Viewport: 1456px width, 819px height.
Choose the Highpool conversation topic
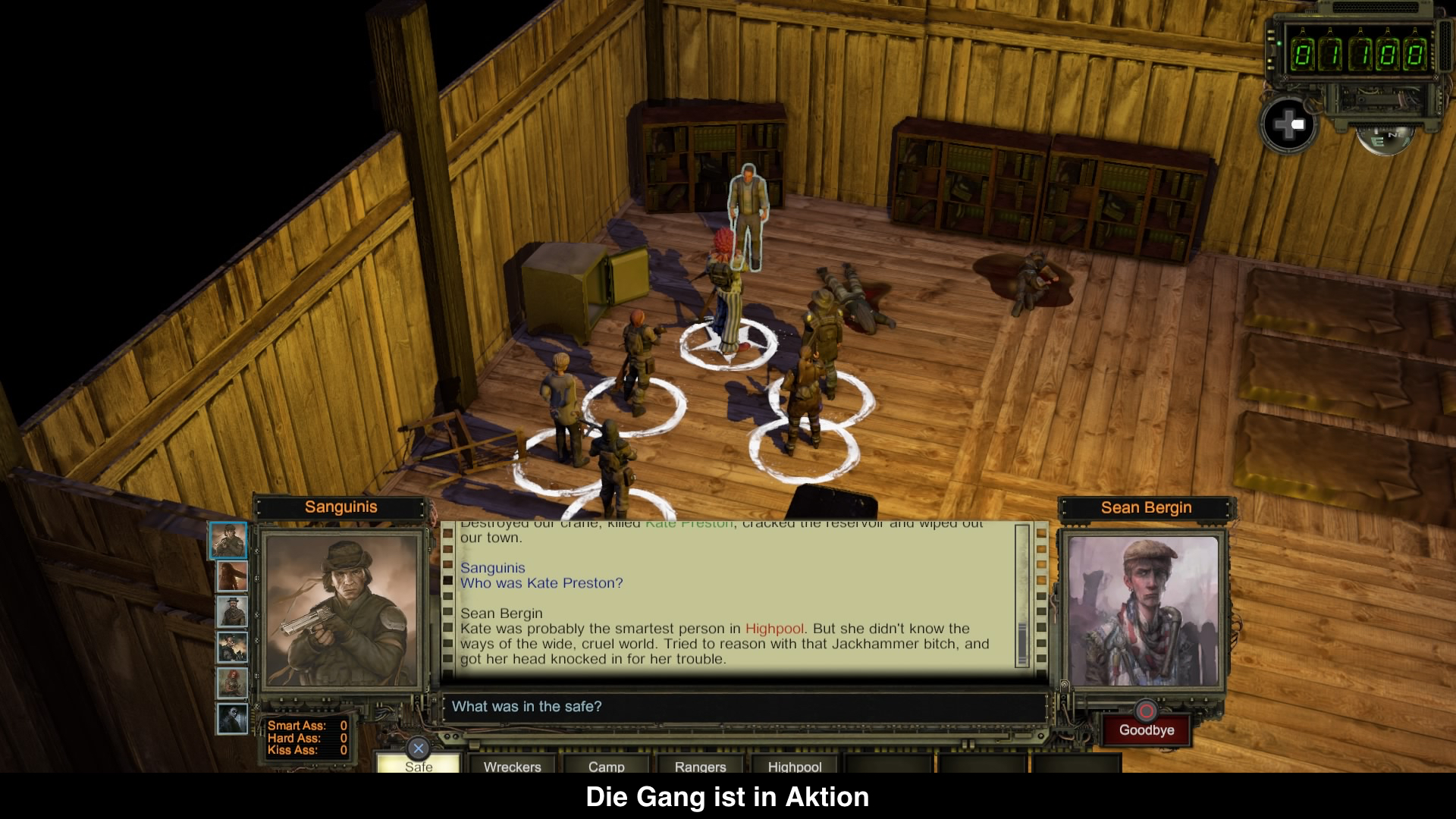(794, 765)
